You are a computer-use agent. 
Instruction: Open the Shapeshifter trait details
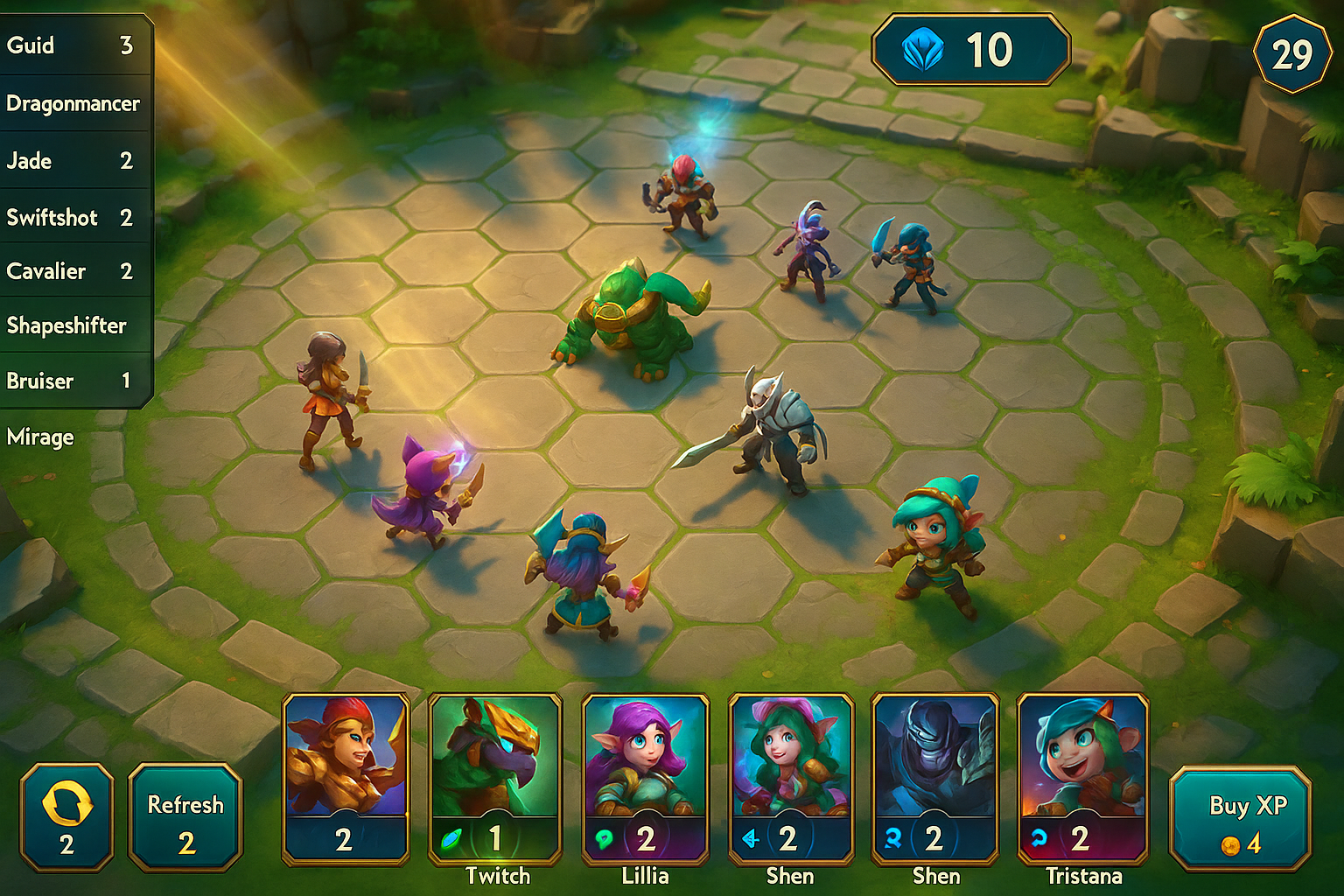68,325
